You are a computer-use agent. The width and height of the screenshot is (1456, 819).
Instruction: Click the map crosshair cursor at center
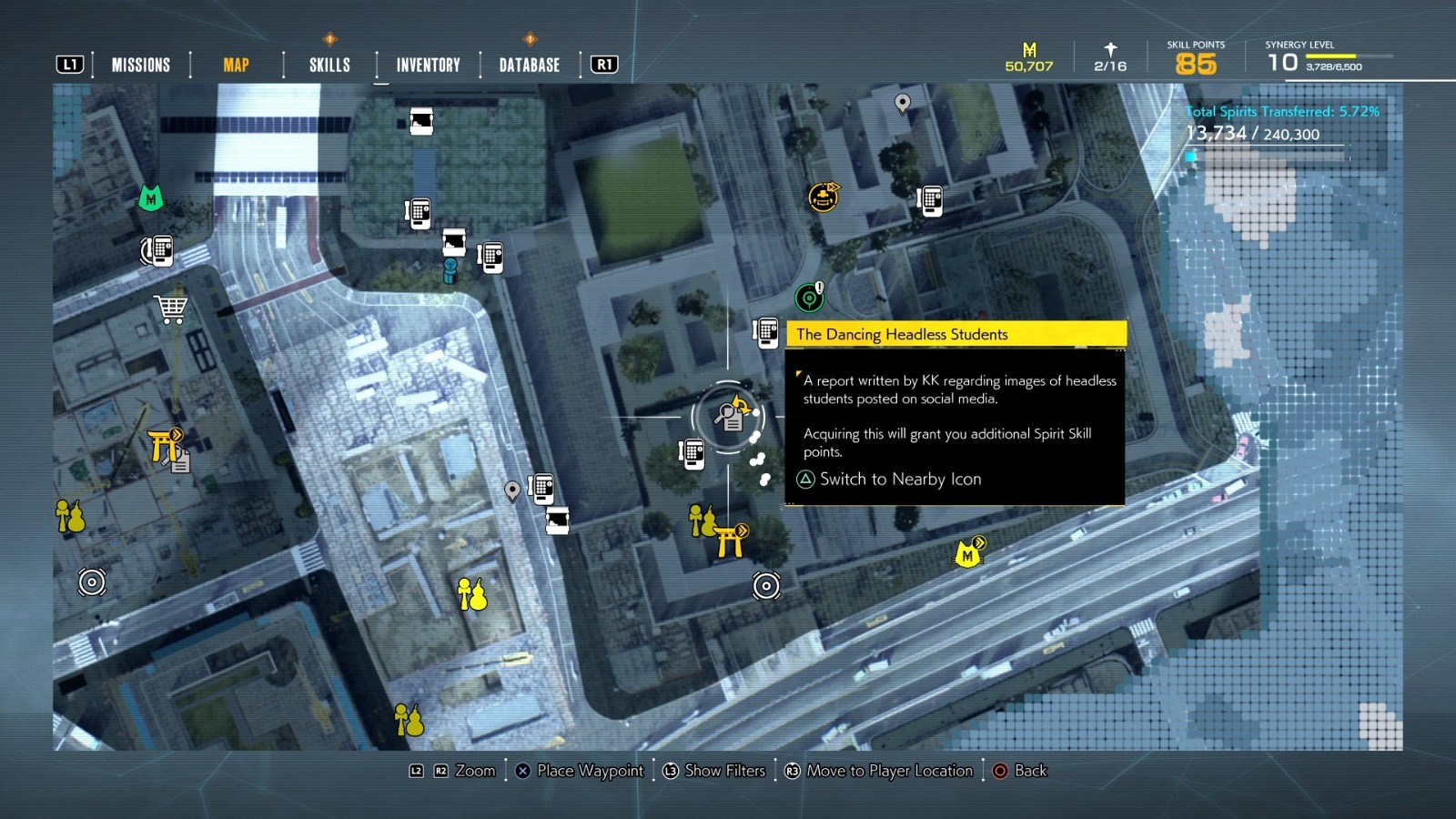pos(728,416)
